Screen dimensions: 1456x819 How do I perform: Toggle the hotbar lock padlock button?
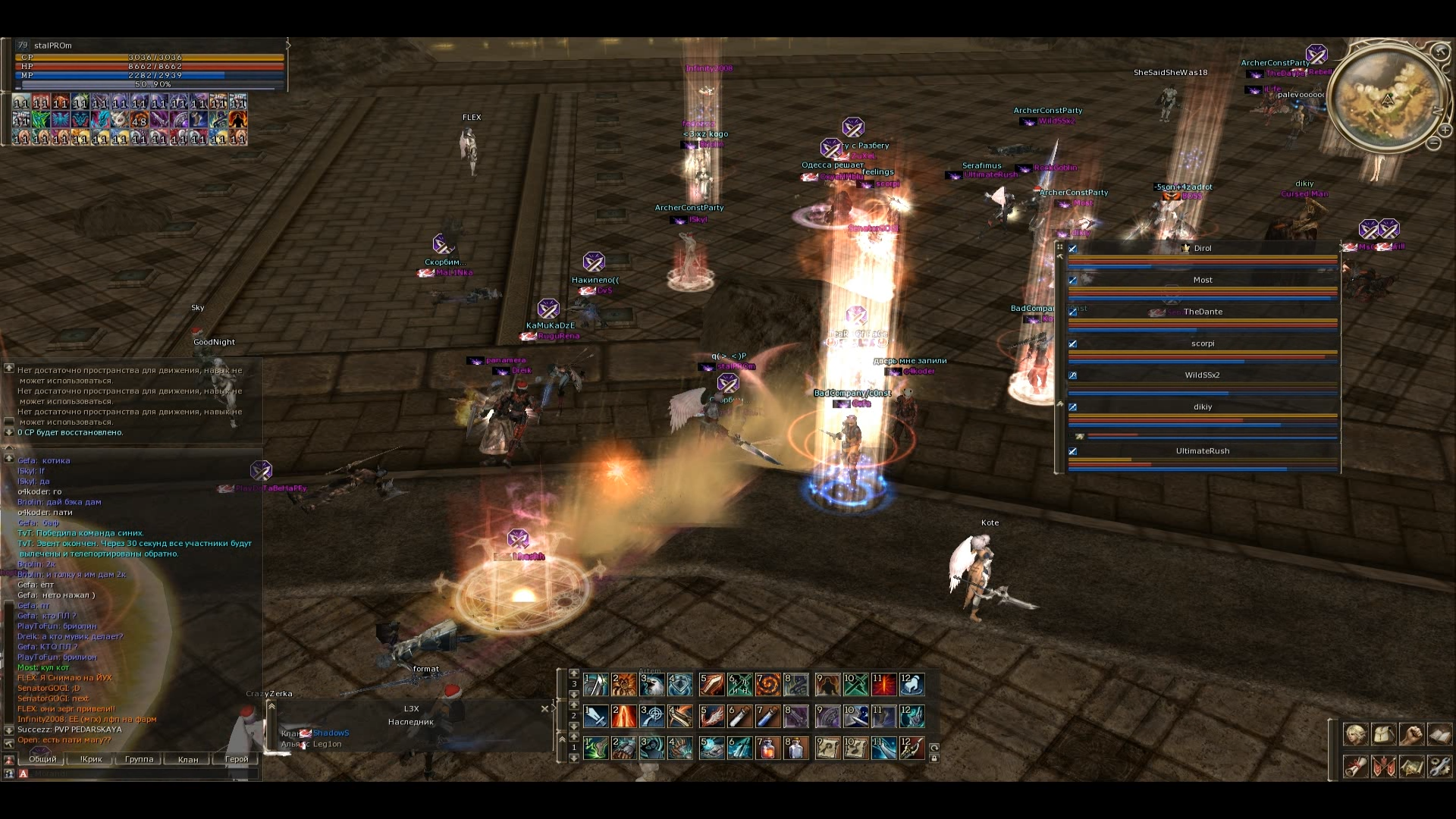(x=934, y=758)
